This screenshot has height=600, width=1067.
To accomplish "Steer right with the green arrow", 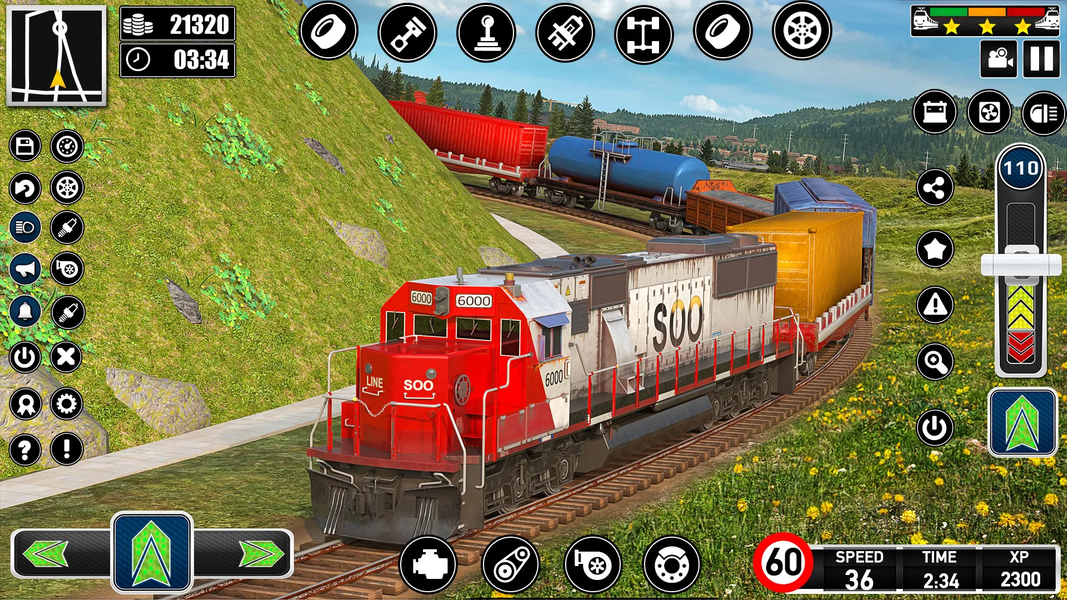I will (259, 553).
